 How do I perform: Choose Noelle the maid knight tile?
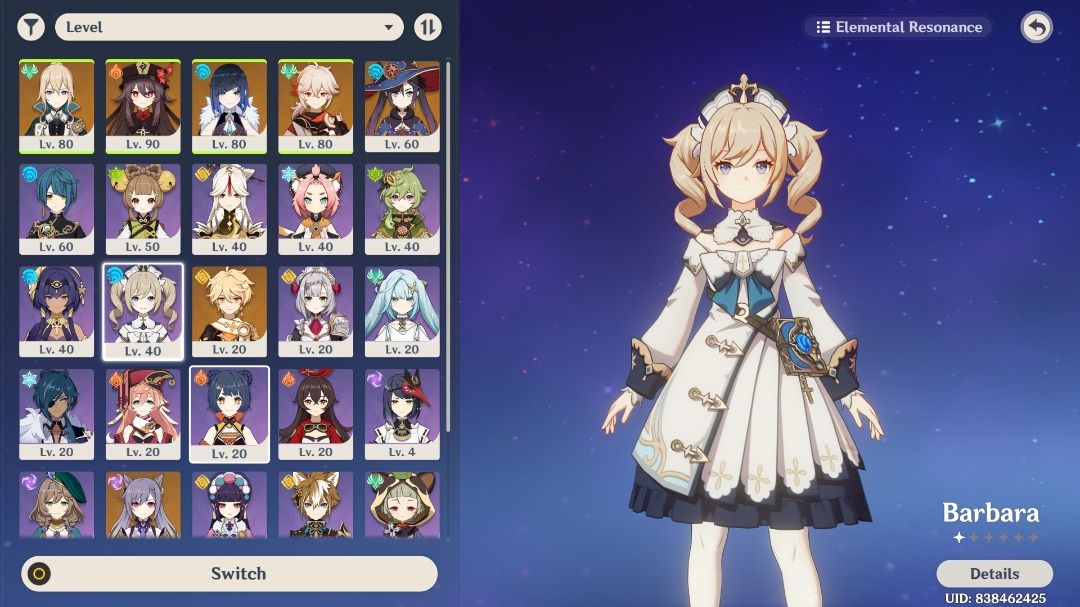[315, 310]
